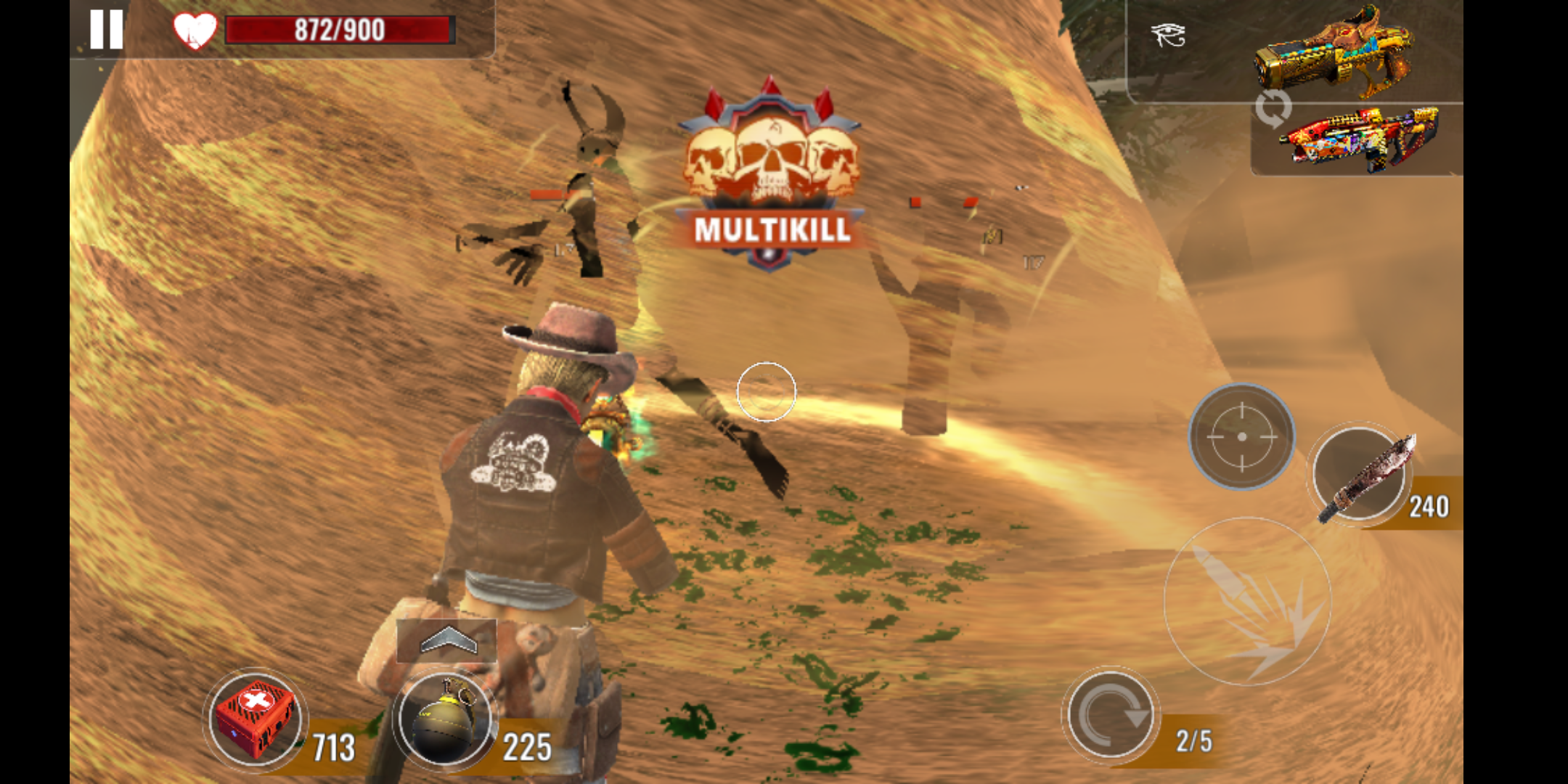Reload the weapon
Image resolution: width=1568 pixels, height=784 pixels.
pos(1110,715)
